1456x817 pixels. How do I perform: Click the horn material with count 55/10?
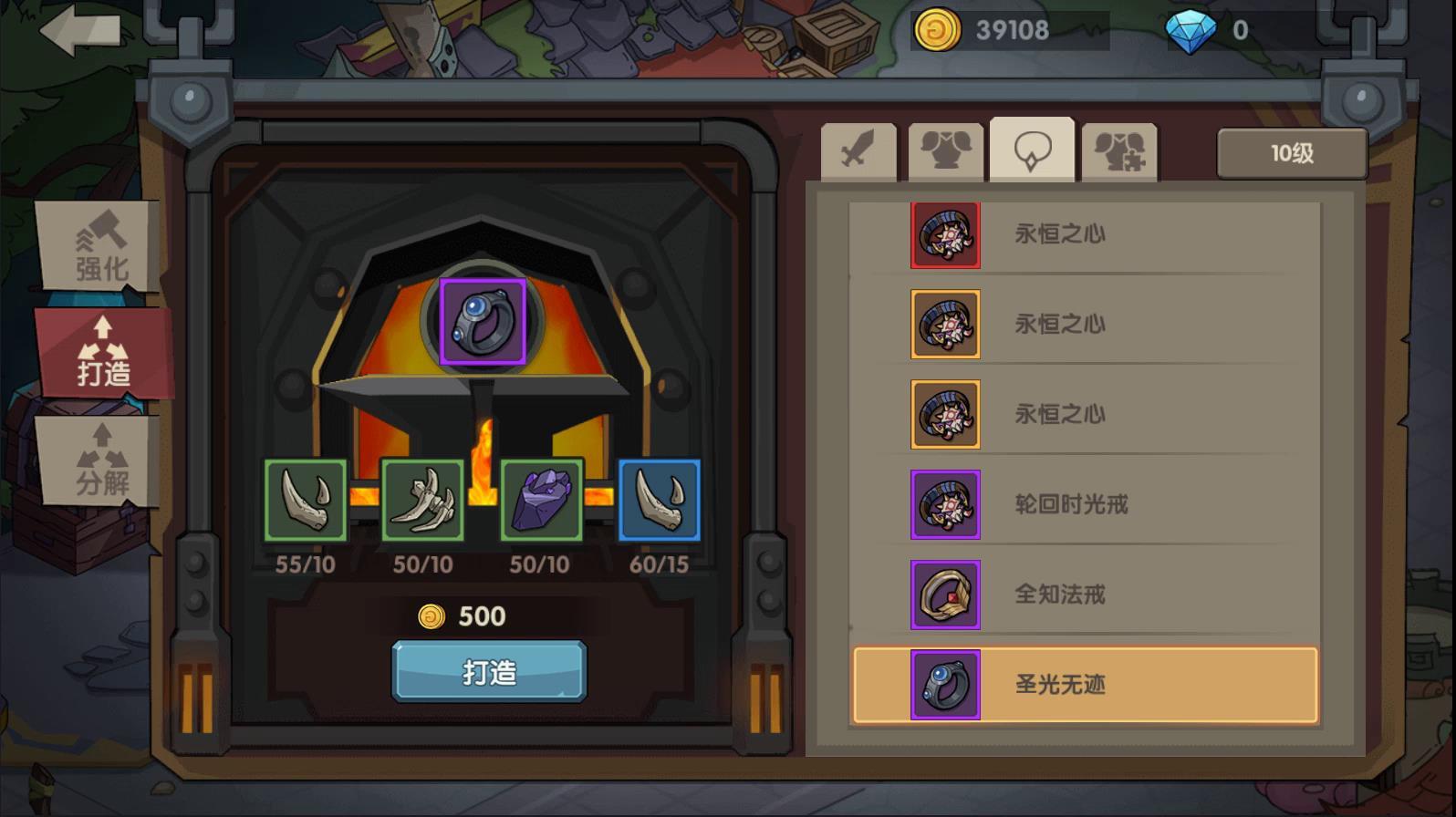coord(305,500)
